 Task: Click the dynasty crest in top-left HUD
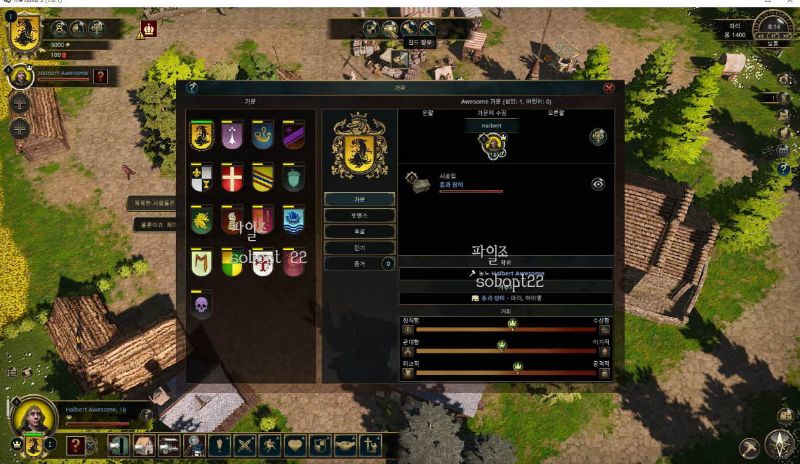[24, 30]
